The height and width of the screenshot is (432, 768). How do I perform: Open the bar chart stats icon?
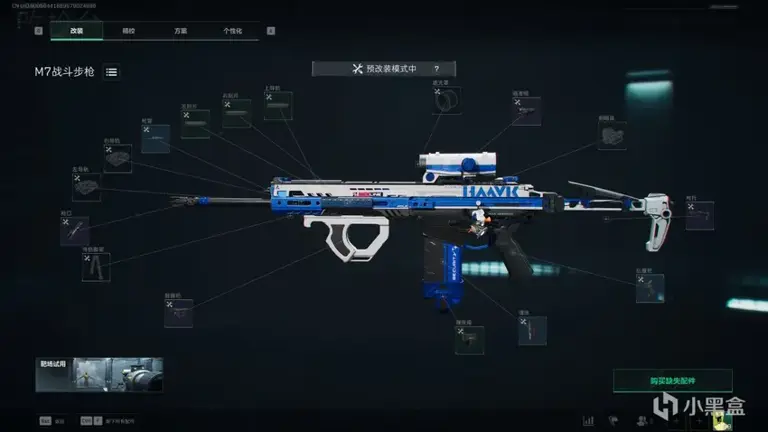(588, 421)
